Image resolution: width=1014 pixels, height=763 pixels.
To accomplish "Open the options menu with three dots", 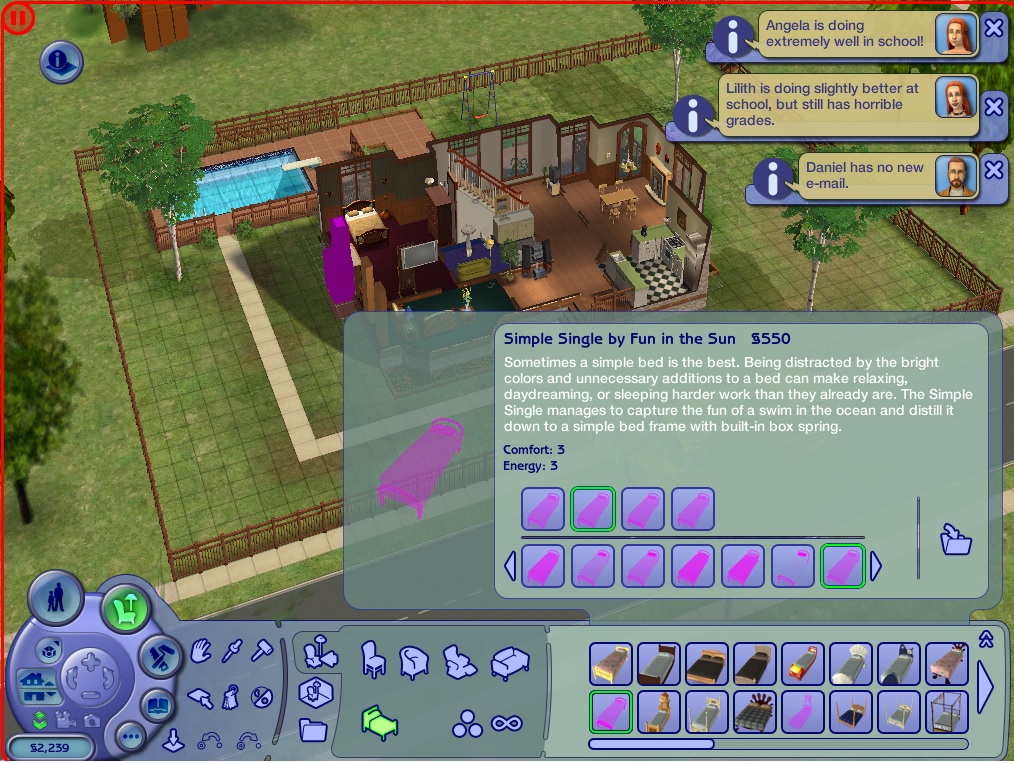I will click(x=131, y=738).
